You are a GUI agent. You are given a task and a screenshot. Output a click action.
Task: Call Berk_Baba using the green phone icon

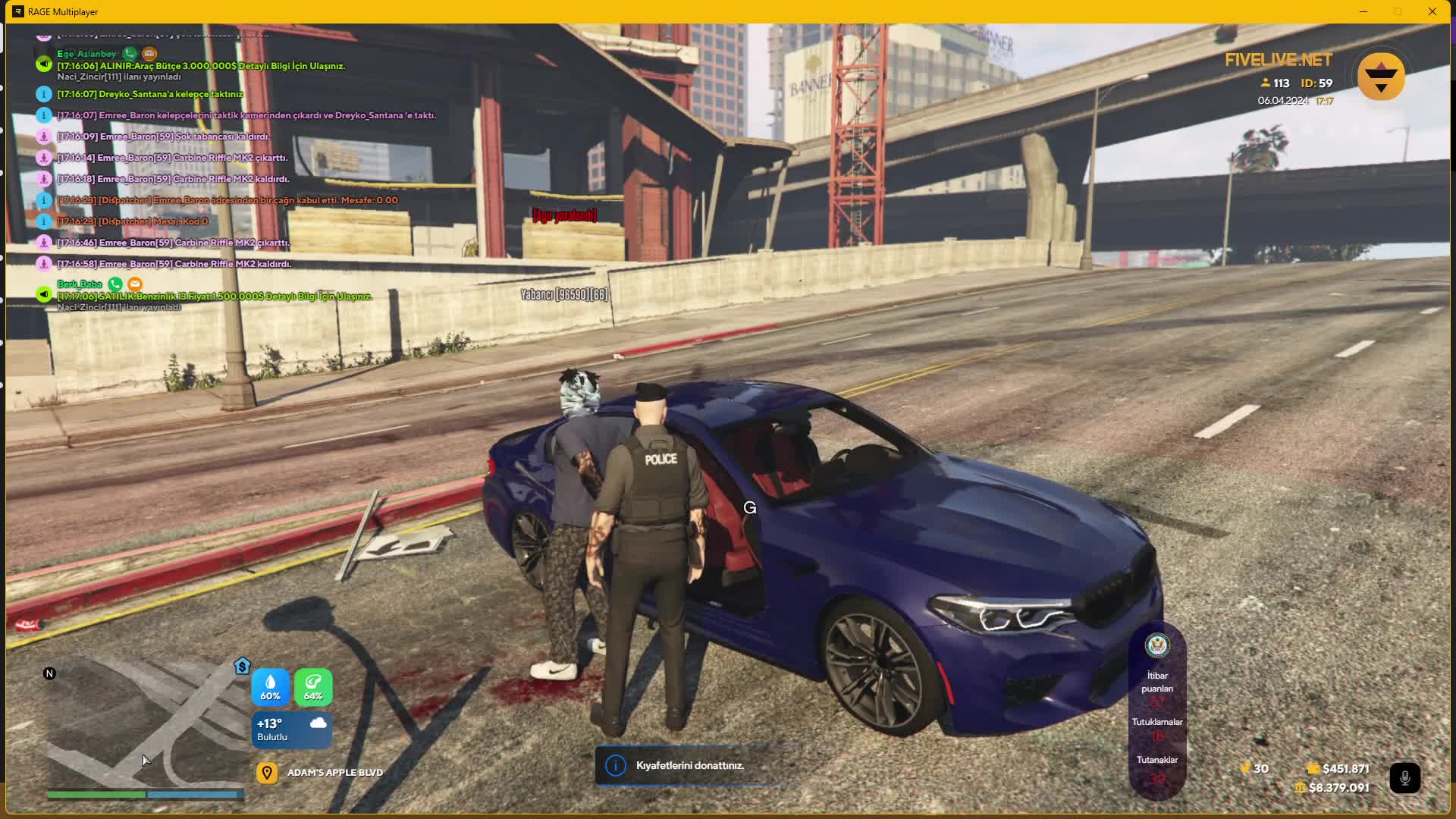click(115, 284)
